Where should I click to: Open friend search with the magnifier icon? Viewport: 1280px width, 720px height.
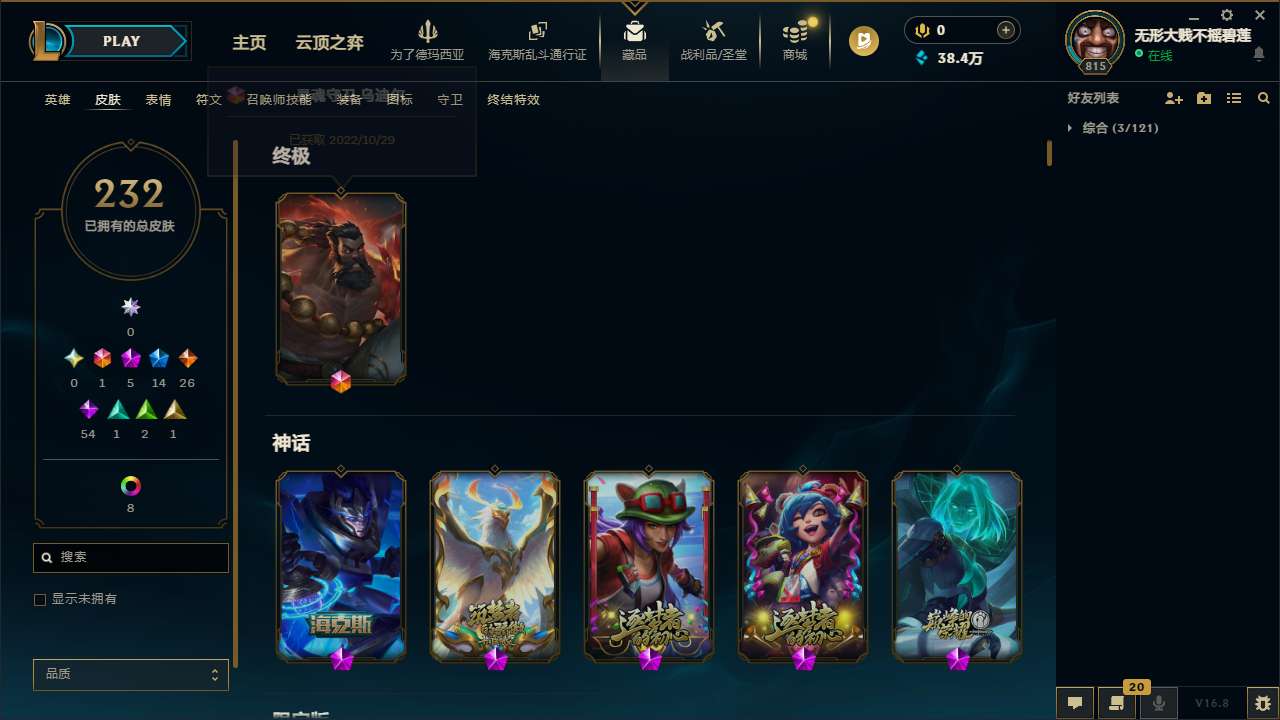1264,97
